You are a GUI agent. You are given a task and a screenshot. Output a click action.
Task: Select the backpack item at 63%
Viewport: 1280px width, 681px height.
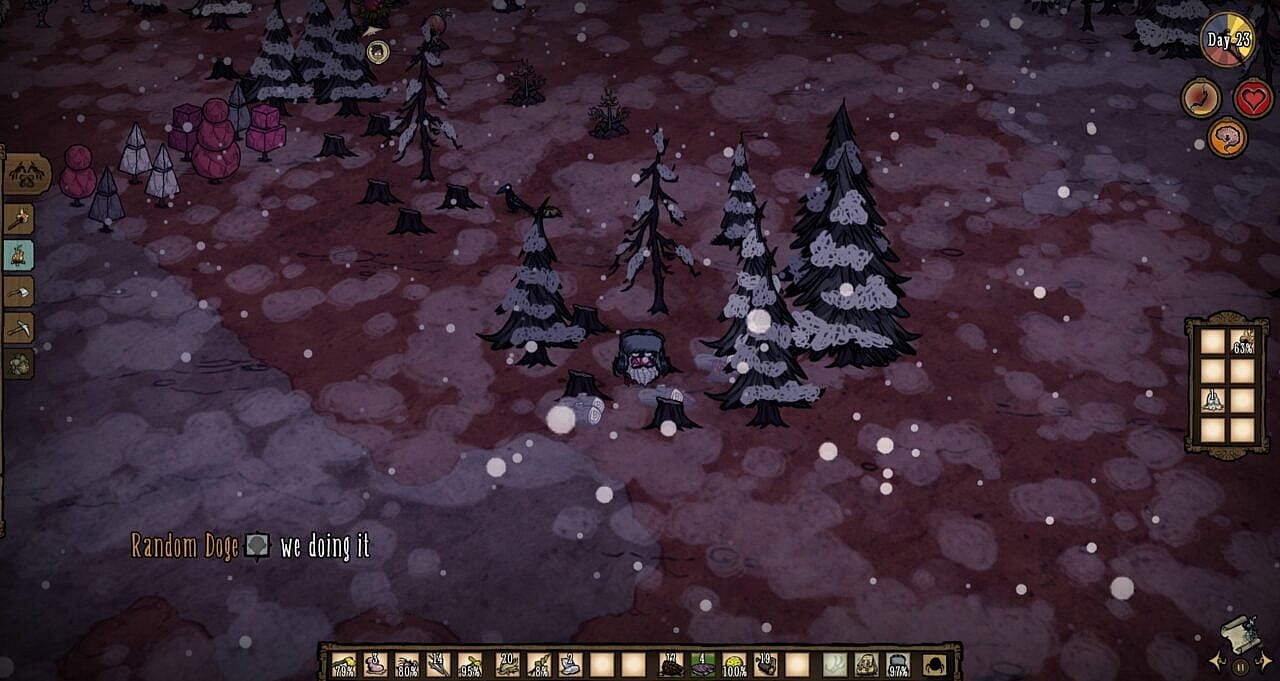(1242, 343)
